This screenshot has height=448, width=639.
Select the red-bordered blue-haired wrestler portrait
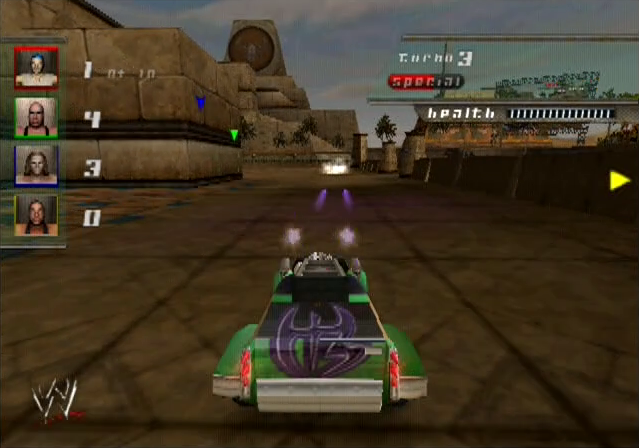(x=36, y=68)
